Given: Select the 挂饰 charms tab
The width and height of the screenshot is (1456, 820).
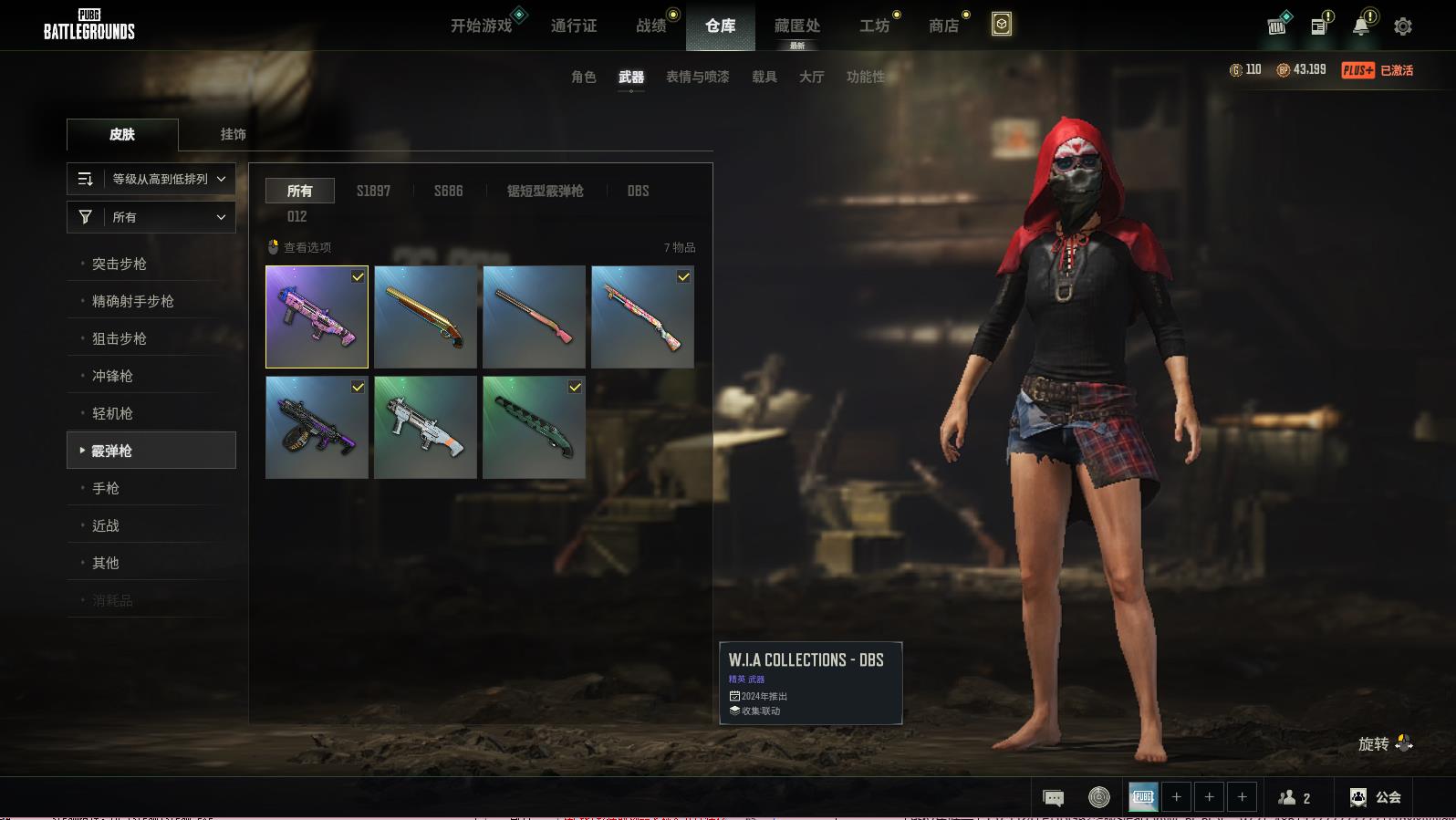Looking at the screenshot, I should point(233,134).
